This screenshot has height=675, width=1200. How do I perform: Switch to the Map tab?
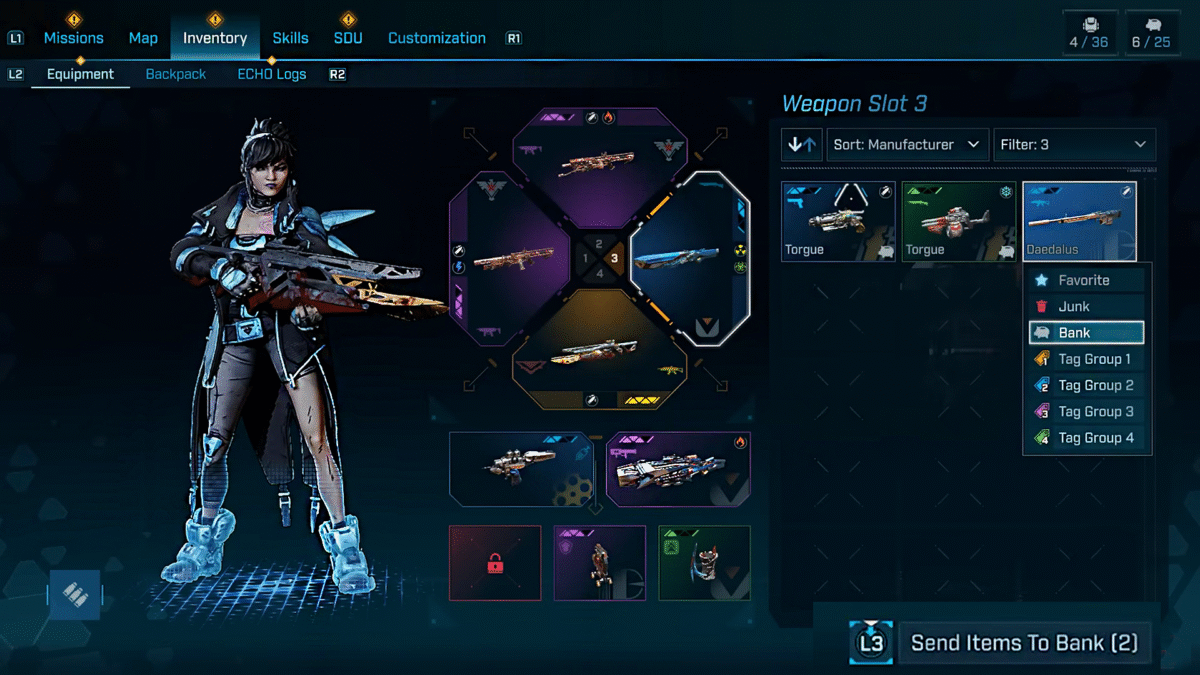(143, 38)
